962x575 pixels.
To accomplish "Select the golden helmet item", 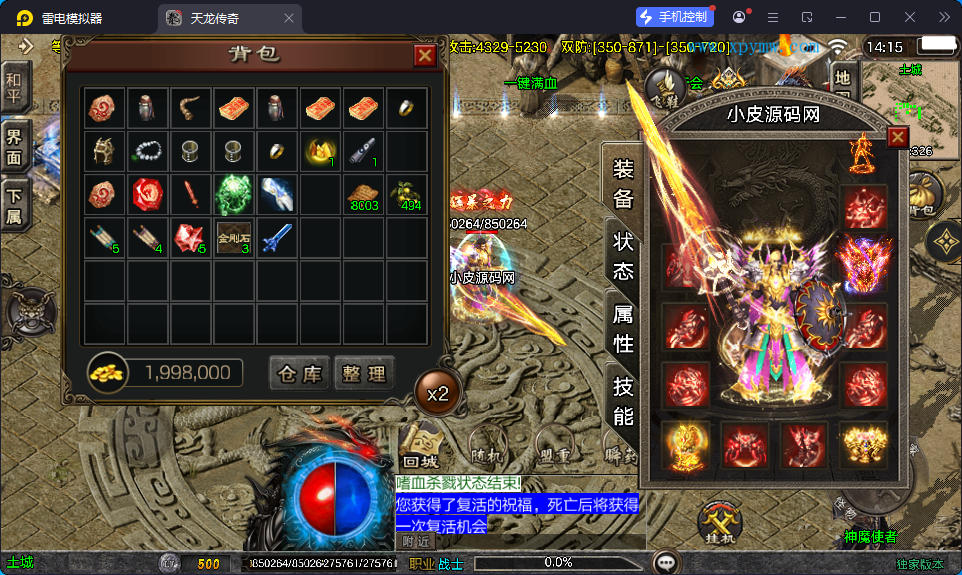I will tap(105, 151).
